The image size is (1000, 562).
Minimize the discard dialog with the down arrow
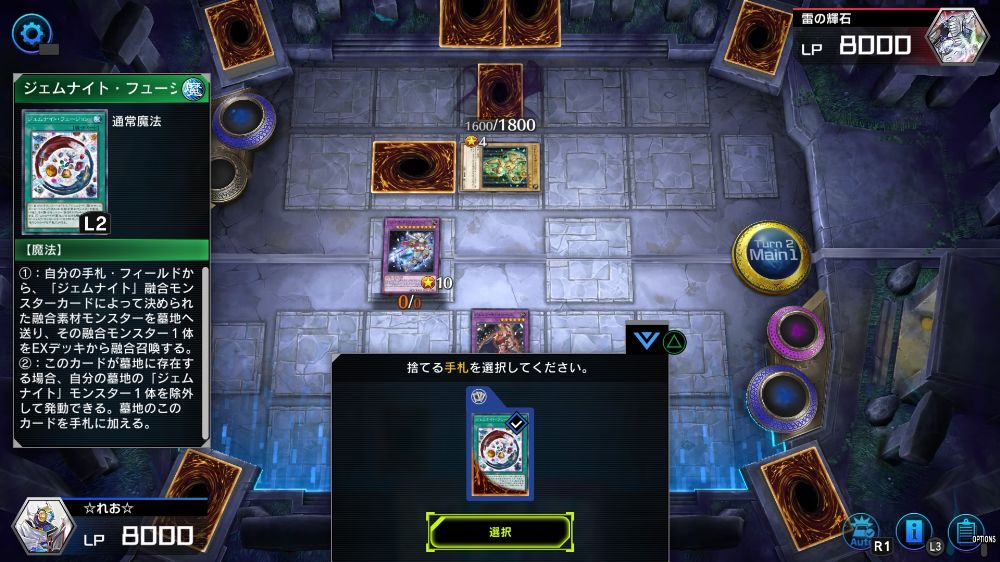(x=647, y=340)
